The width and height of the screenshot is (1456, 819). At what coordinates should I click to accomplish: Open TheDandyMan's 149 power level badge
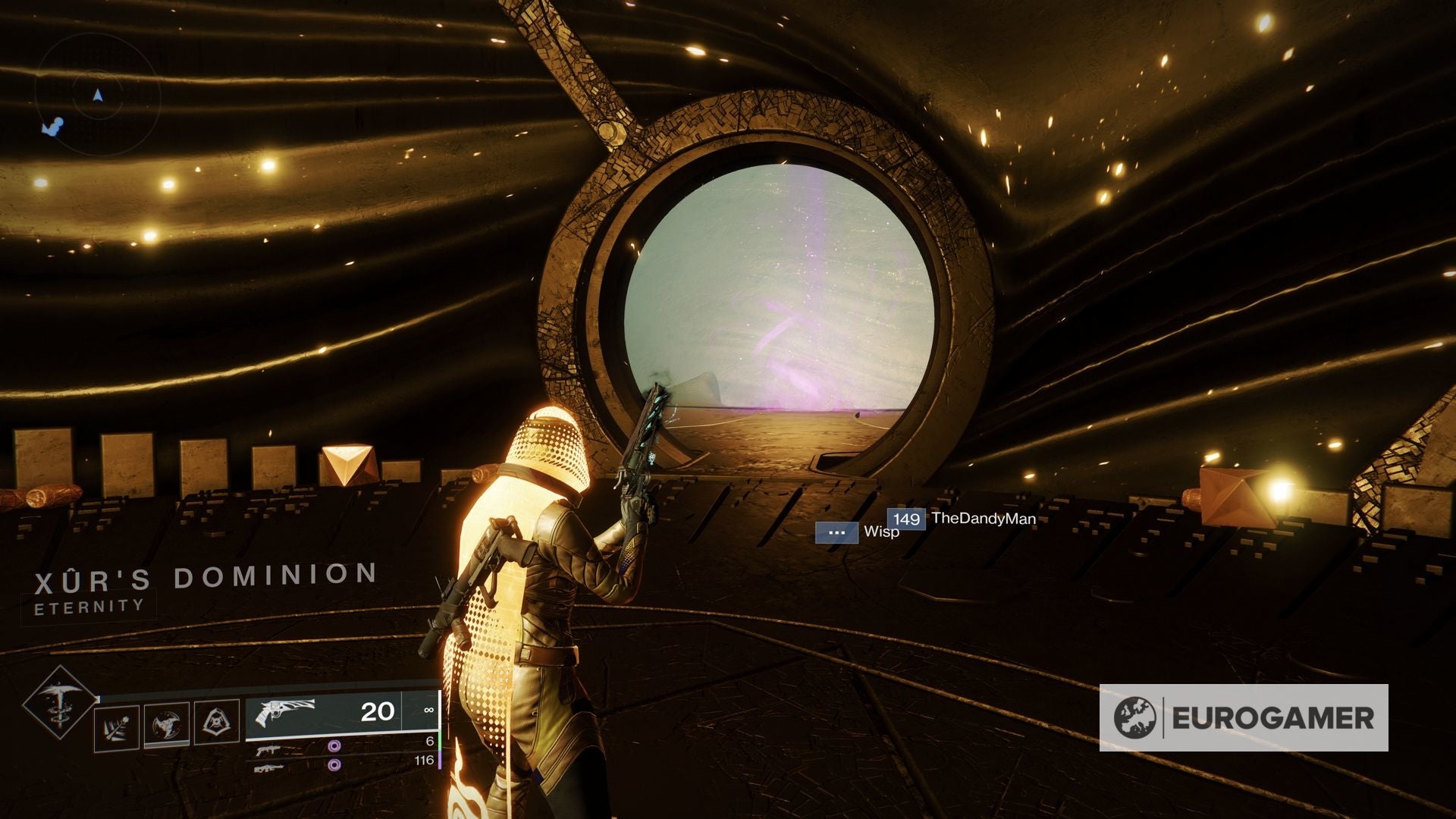906,519
